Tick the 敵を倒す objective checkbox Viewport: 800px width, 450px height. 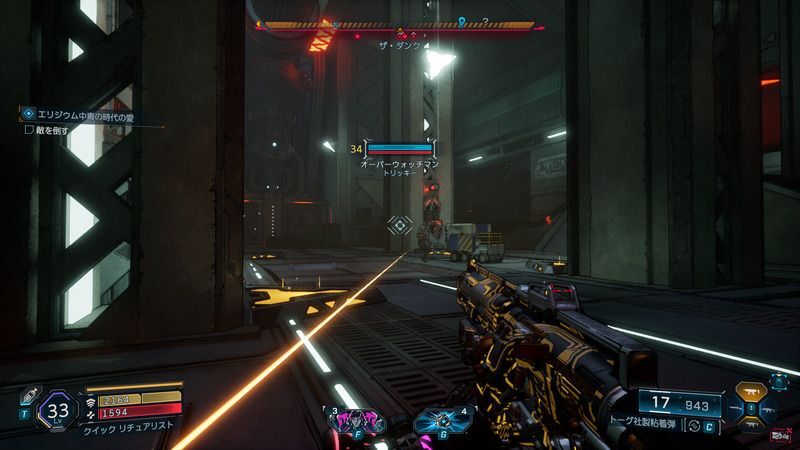30,130
